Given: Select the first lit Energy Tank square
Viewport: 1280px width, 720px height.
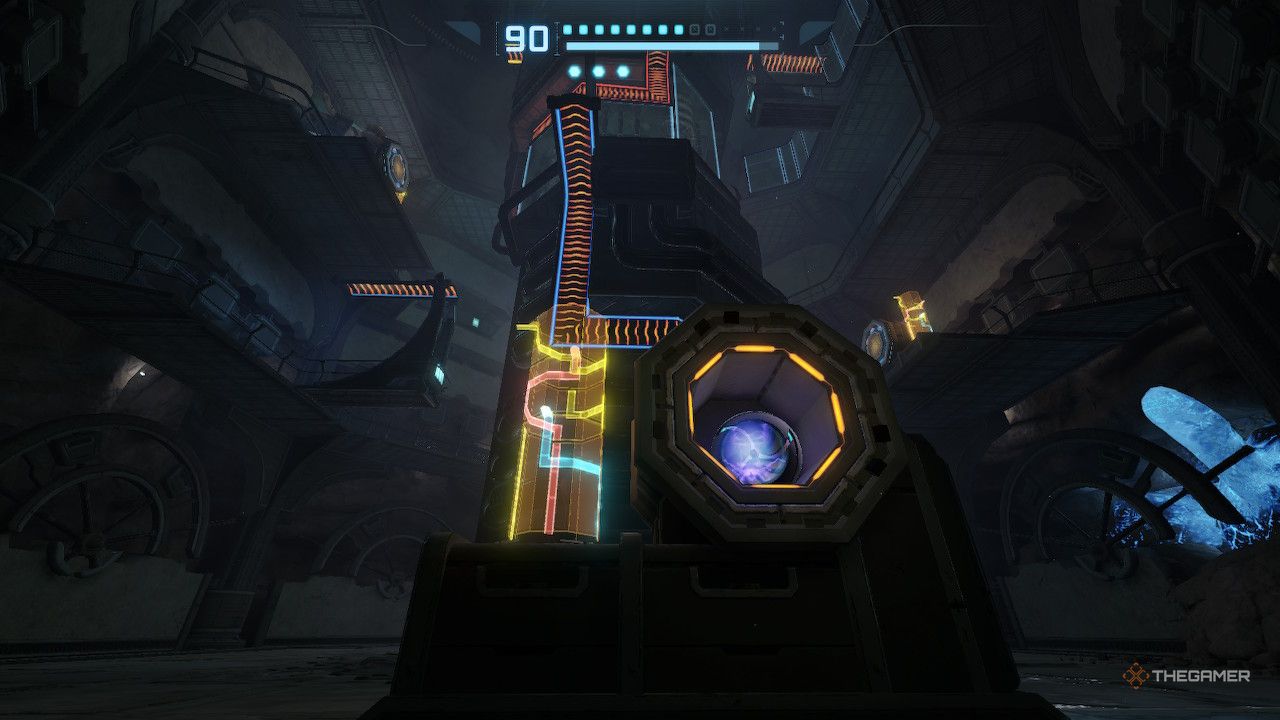Looking at the screenshot, I should tap(566, 31).
